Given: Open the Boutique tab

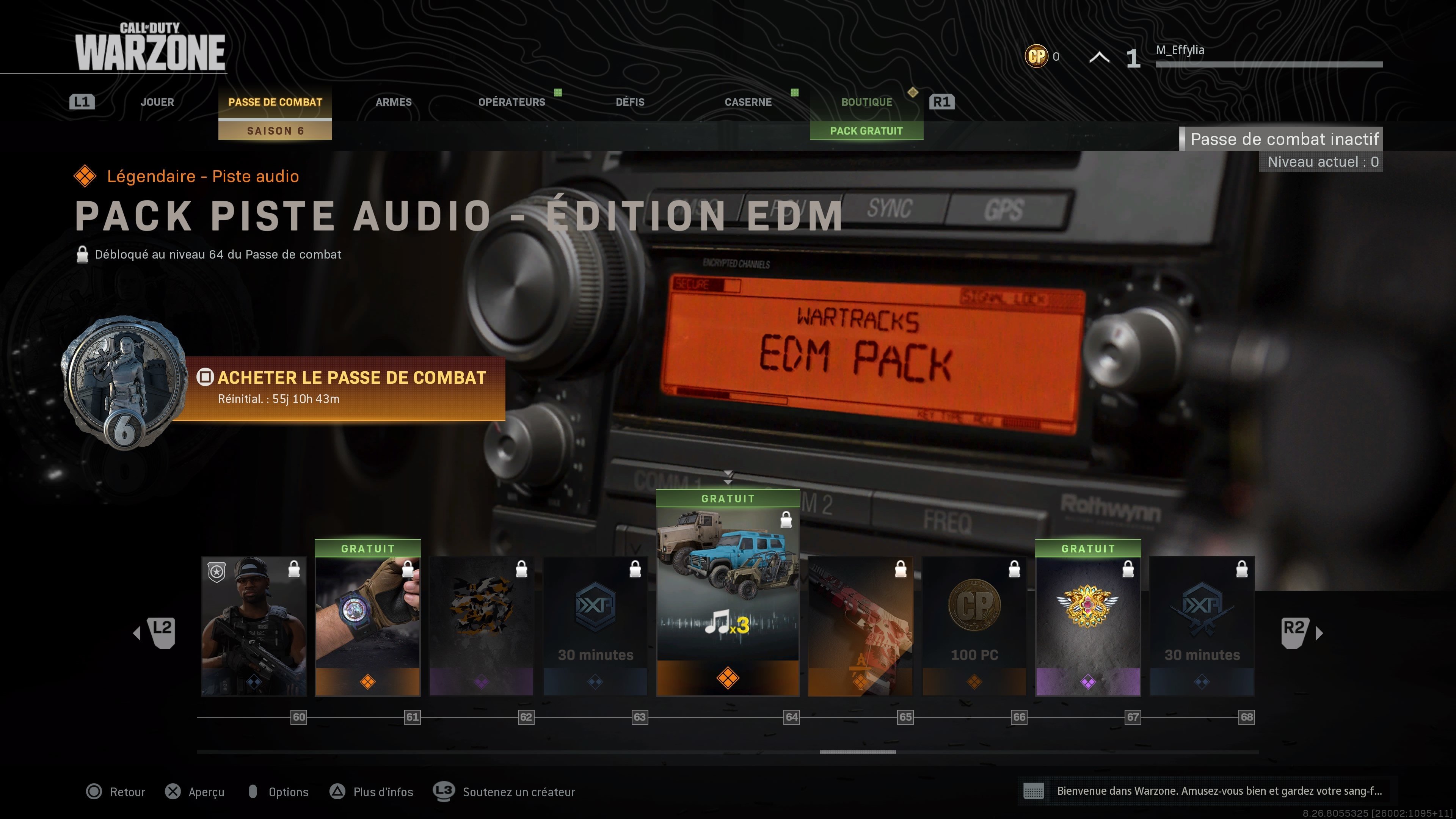Looking at the screenshot, I should pyautogui.click(x=866, y=102).
